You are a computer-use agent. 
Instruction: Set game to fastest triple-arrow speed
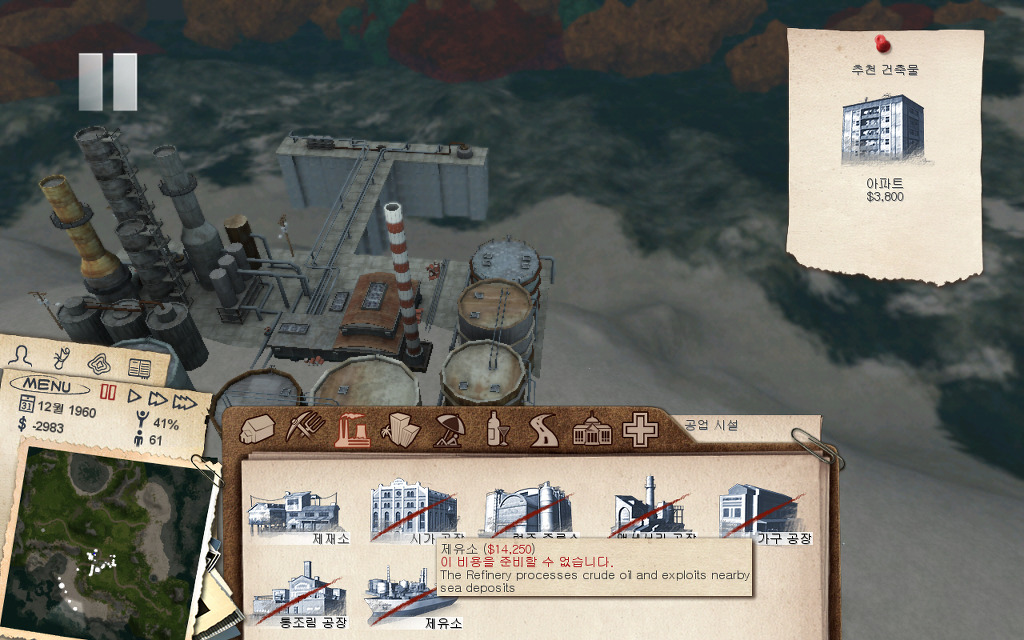[x=183, y=402]
